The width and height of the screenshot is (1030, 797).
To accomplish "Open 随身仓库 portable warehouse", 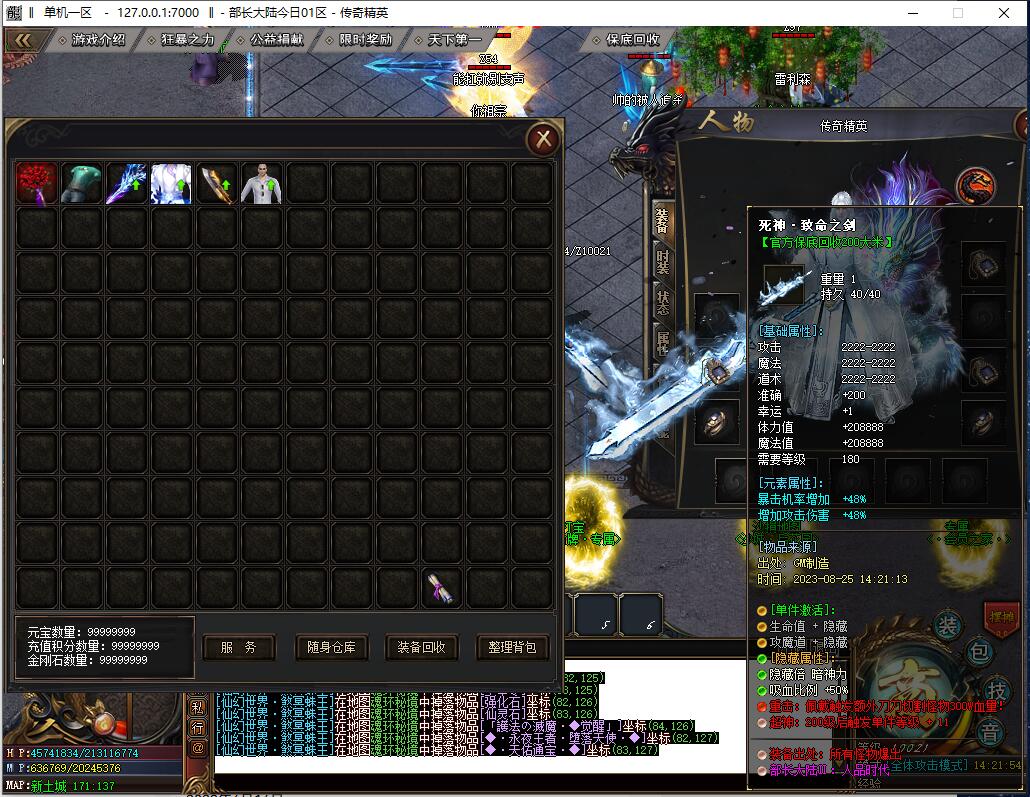I will coord(331,647).
